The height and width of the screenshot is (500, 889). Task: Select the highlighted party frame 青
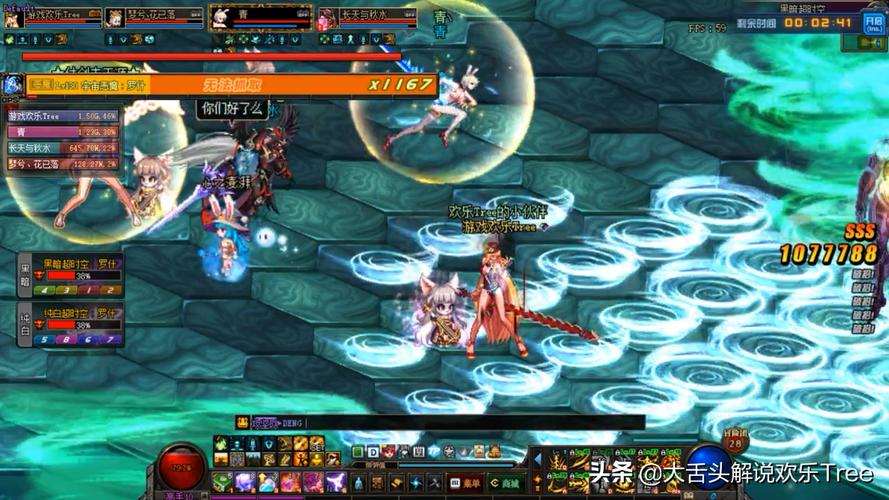260,17
